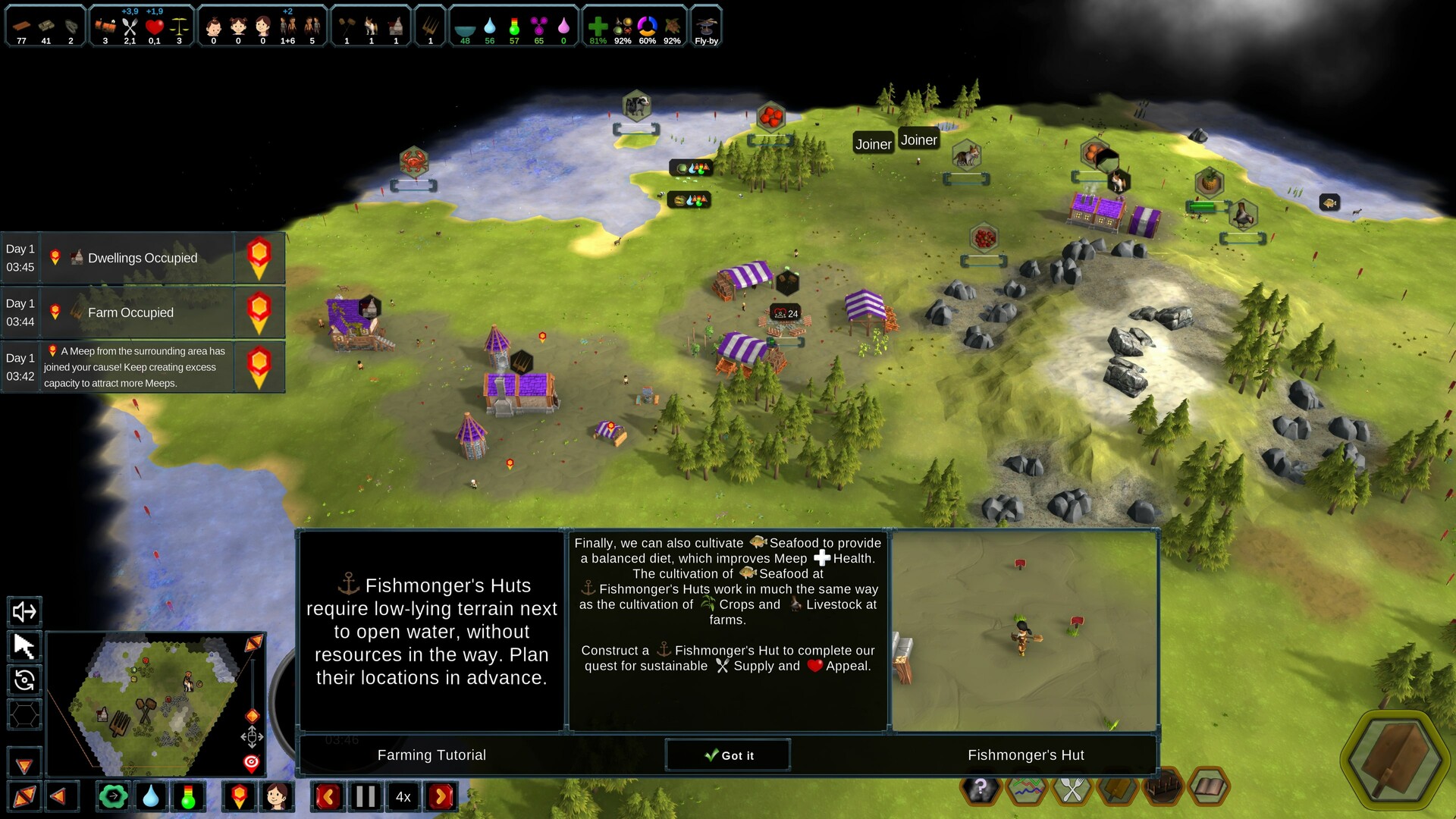Open the Dwellings Occupied notification

tap(143, 258)
